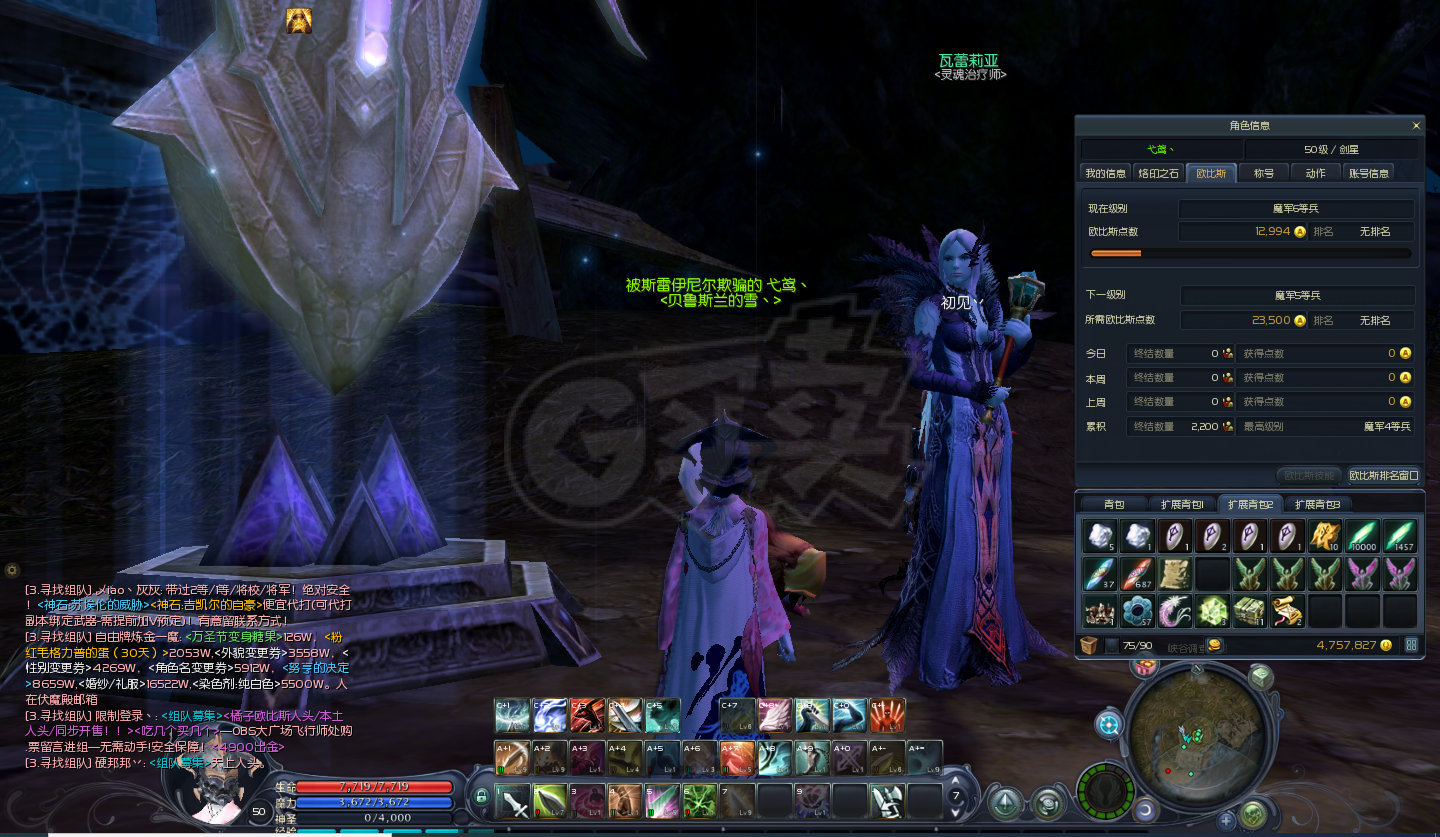Close the character info window

(1416, 126)
